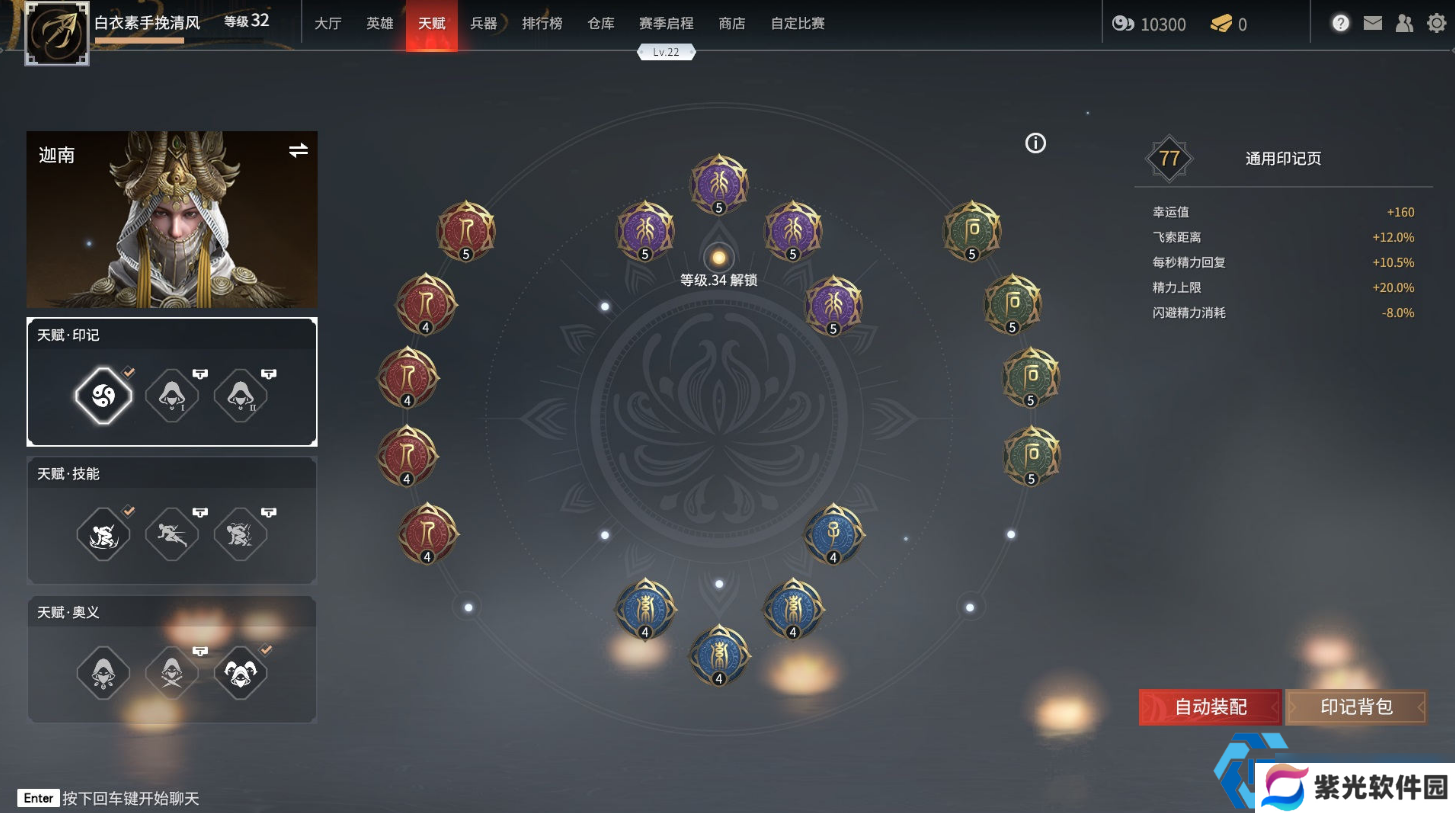Swap hero using the arrows on portrait
Viewport: 1455px width, 813px height.
click(x=298, y=150)
